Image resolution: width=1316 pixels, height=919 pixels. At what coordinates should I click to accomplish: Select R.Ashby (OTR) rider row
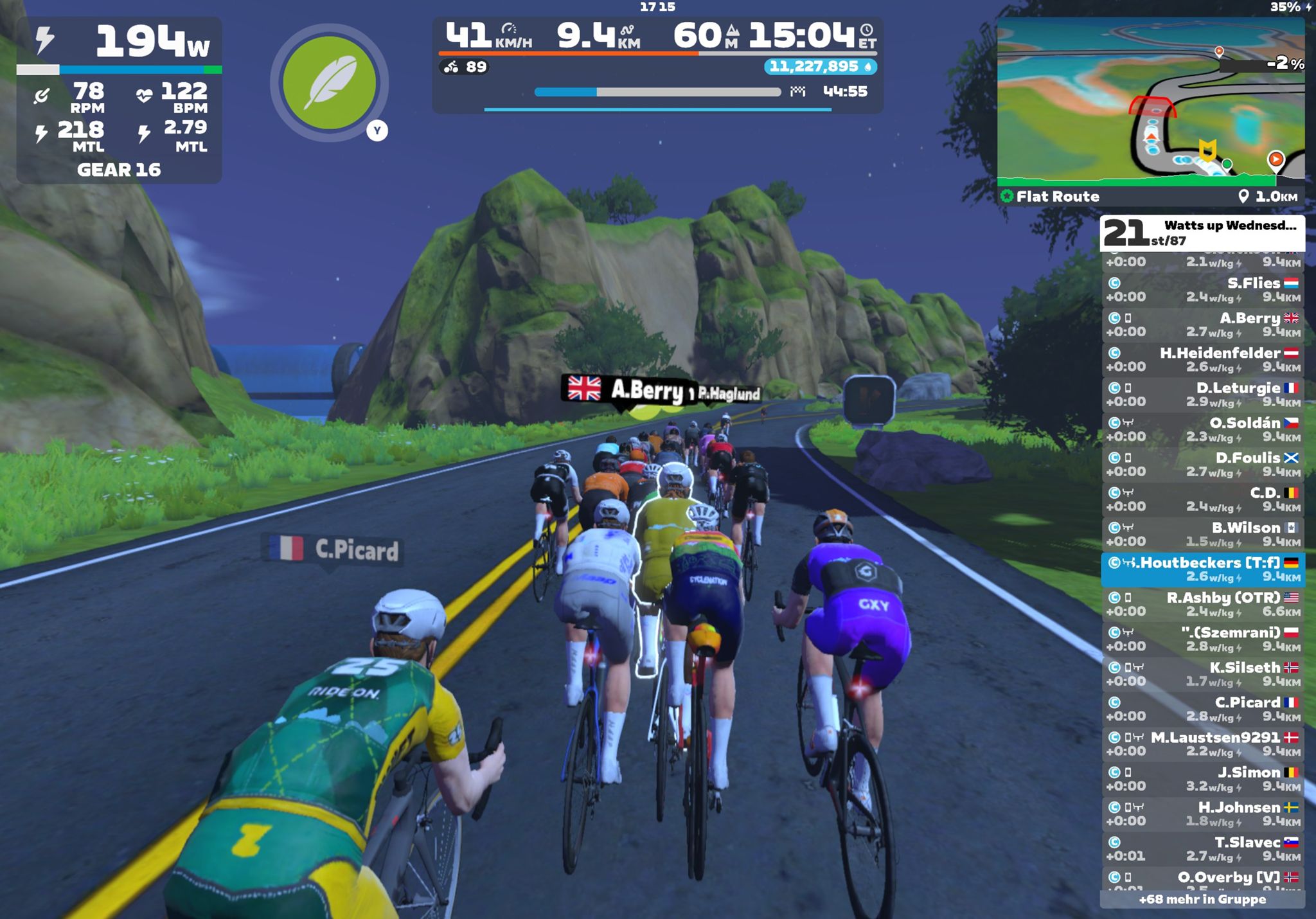(x=1202, y=604)
